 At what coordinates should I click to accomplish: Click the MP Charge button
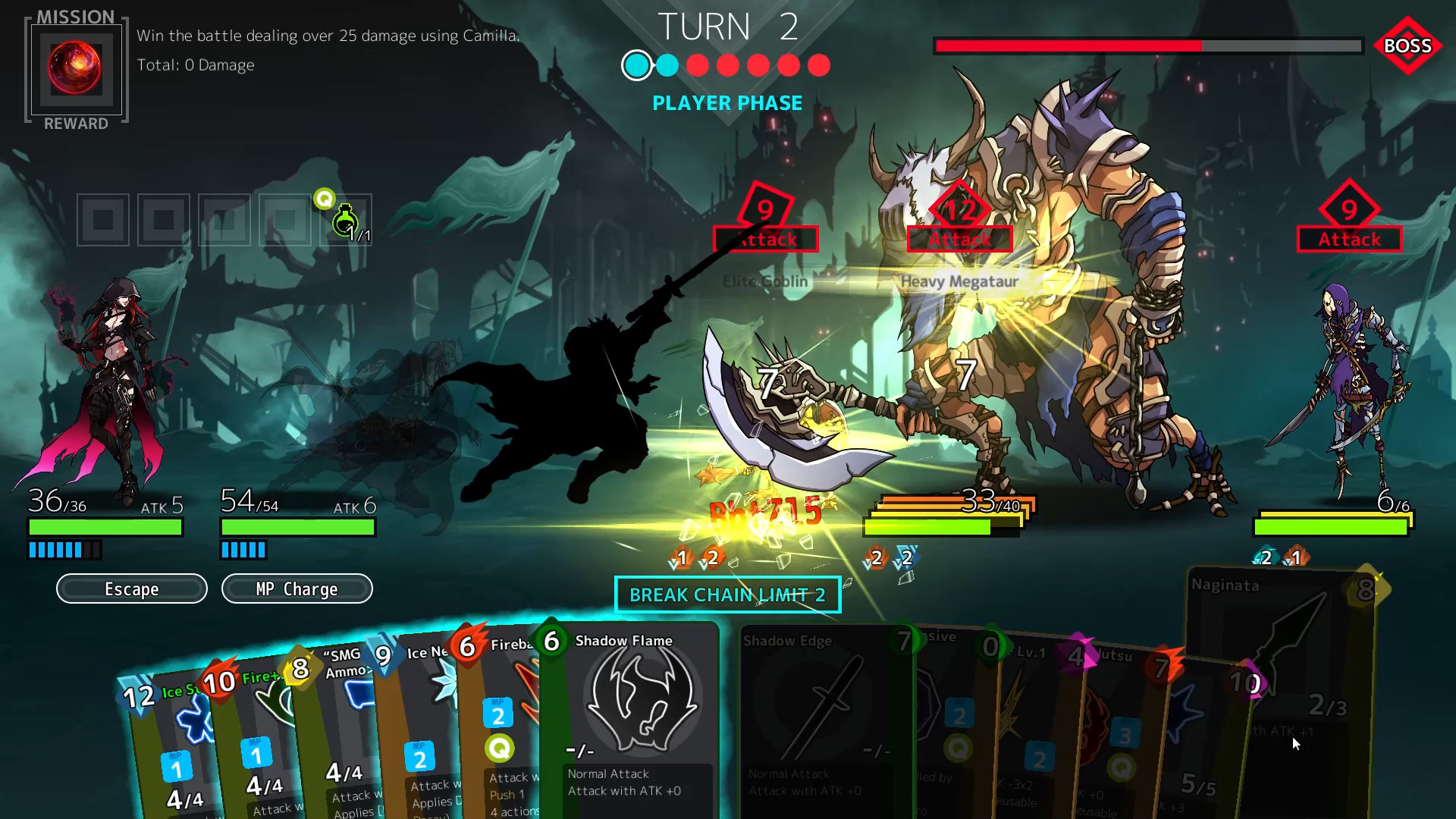(297, 588)
